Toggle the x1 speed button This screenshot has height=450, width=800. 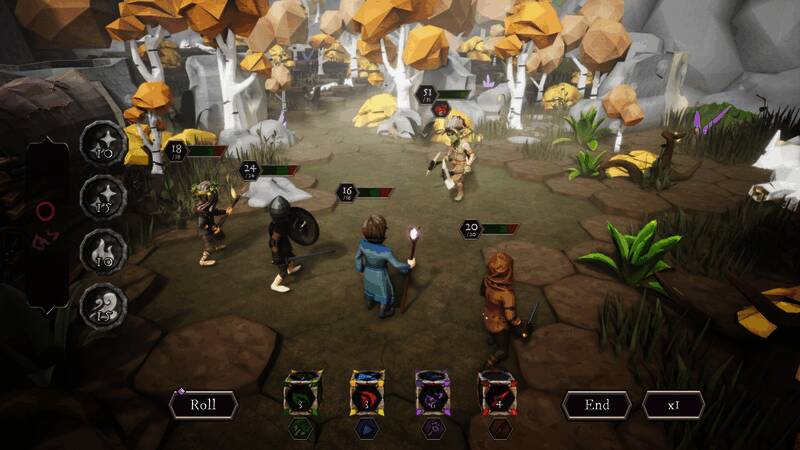click(673, 405)
